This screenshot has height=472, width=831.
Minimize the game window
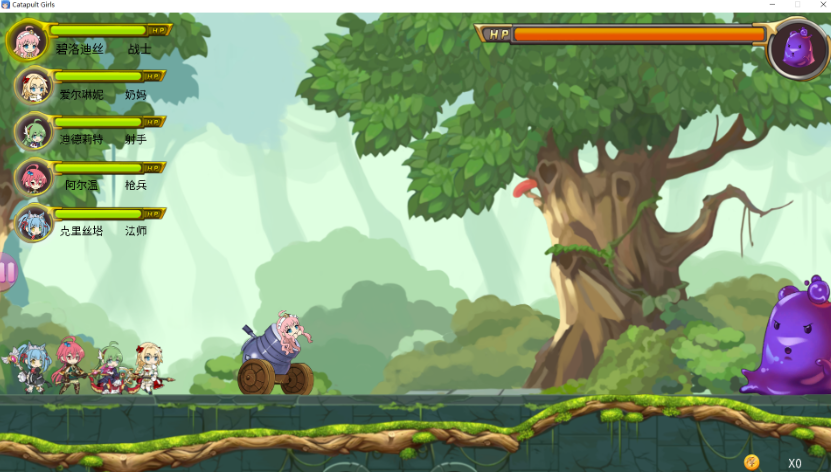773,5
